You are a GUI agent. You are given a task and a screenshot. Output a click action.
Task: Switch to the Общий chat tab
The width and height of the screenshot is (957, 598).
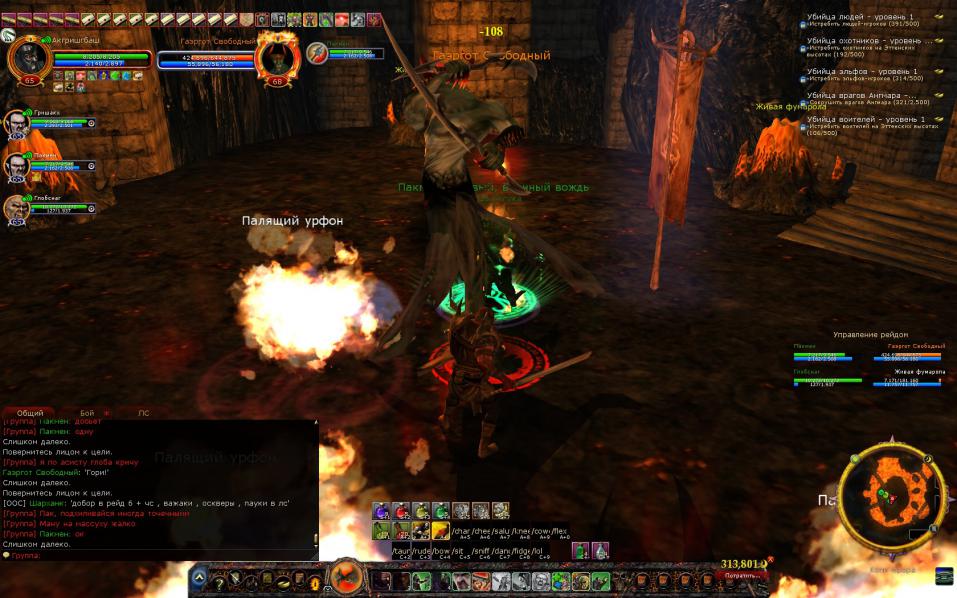tap(30, 412)
